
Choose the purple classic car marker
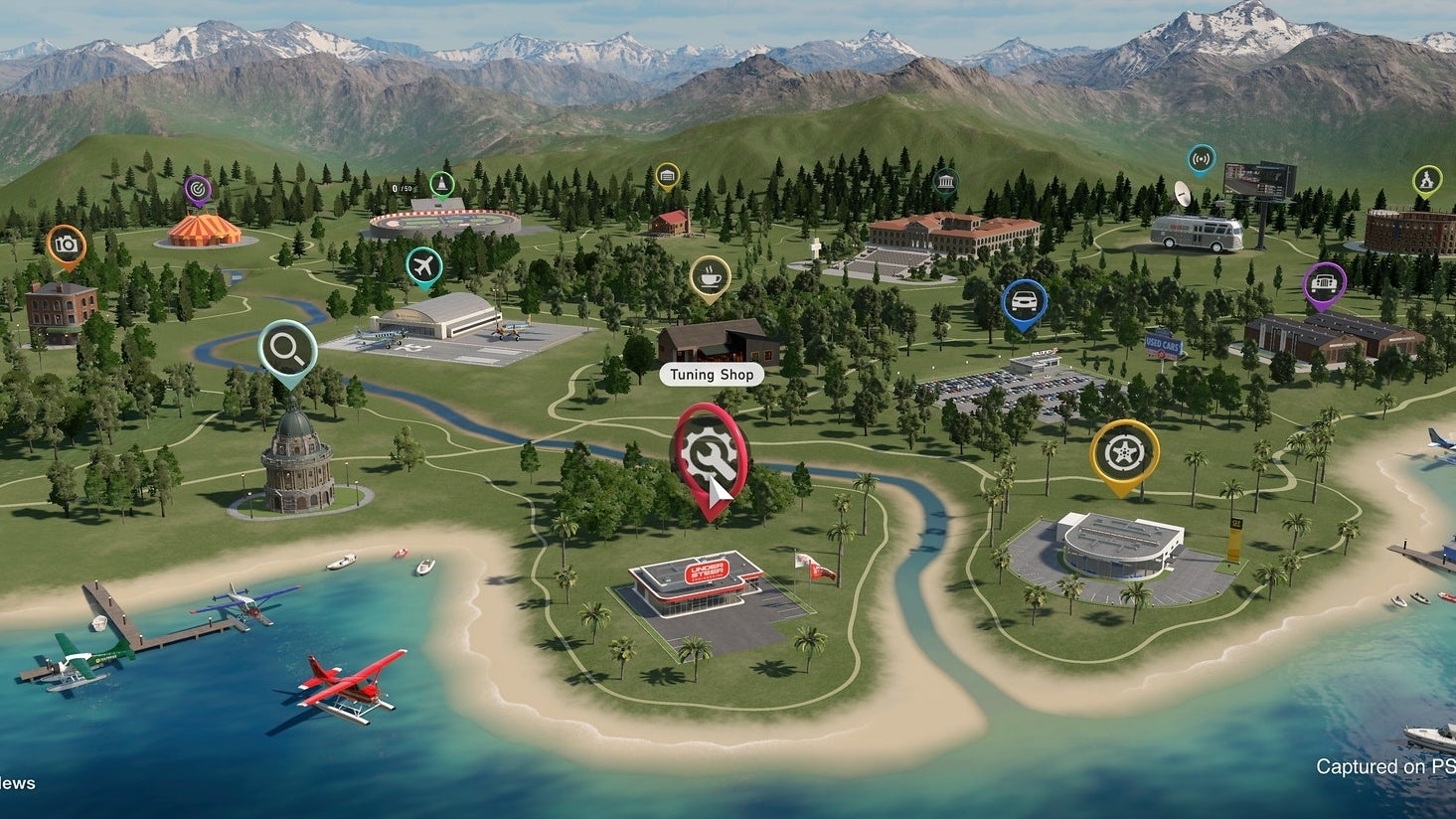1324,283
